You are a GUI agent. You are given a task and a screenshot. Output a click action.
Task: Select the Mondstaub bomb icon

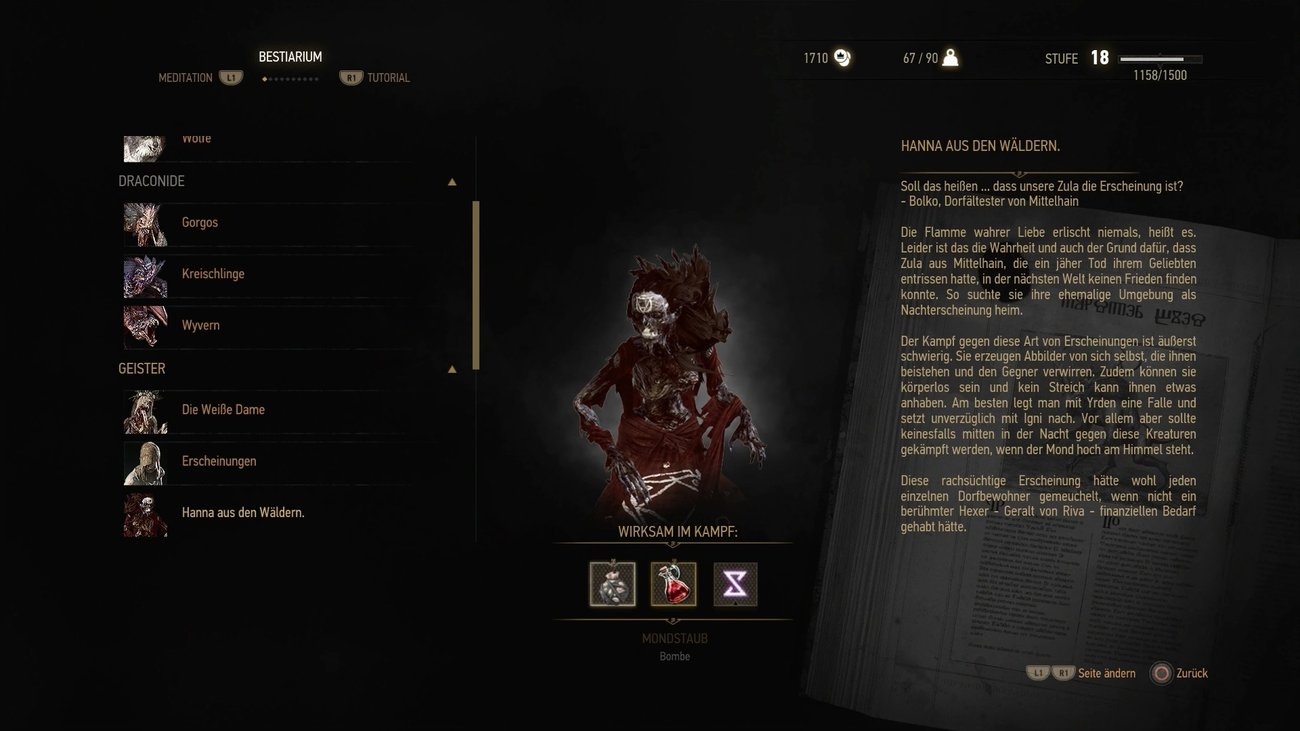(611, 584)
